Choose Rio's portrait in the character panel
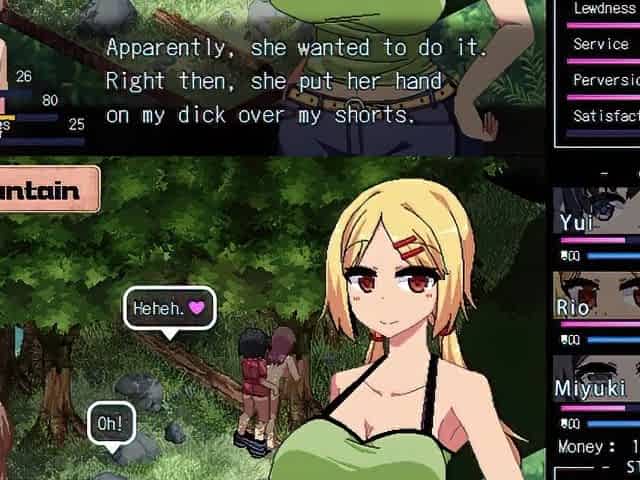640x480 pixels. click(x=597, y=294)
